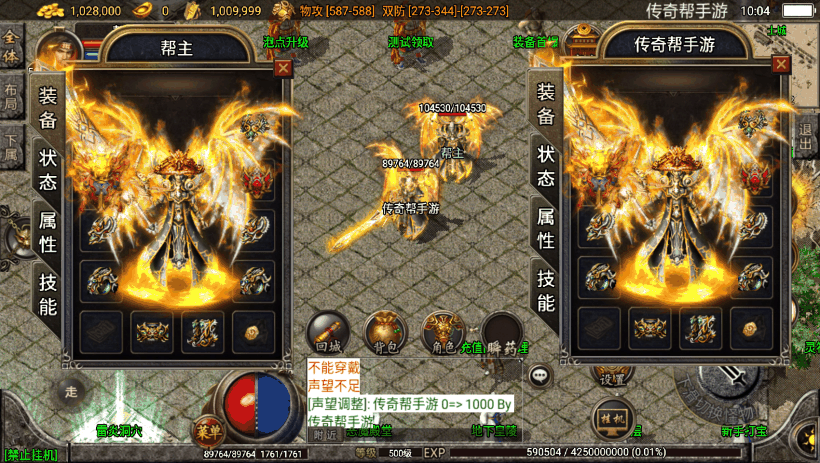Show 技能 tab in 传奇帮手游 panel
Screen dimensions: 820x463
point(545,290)
